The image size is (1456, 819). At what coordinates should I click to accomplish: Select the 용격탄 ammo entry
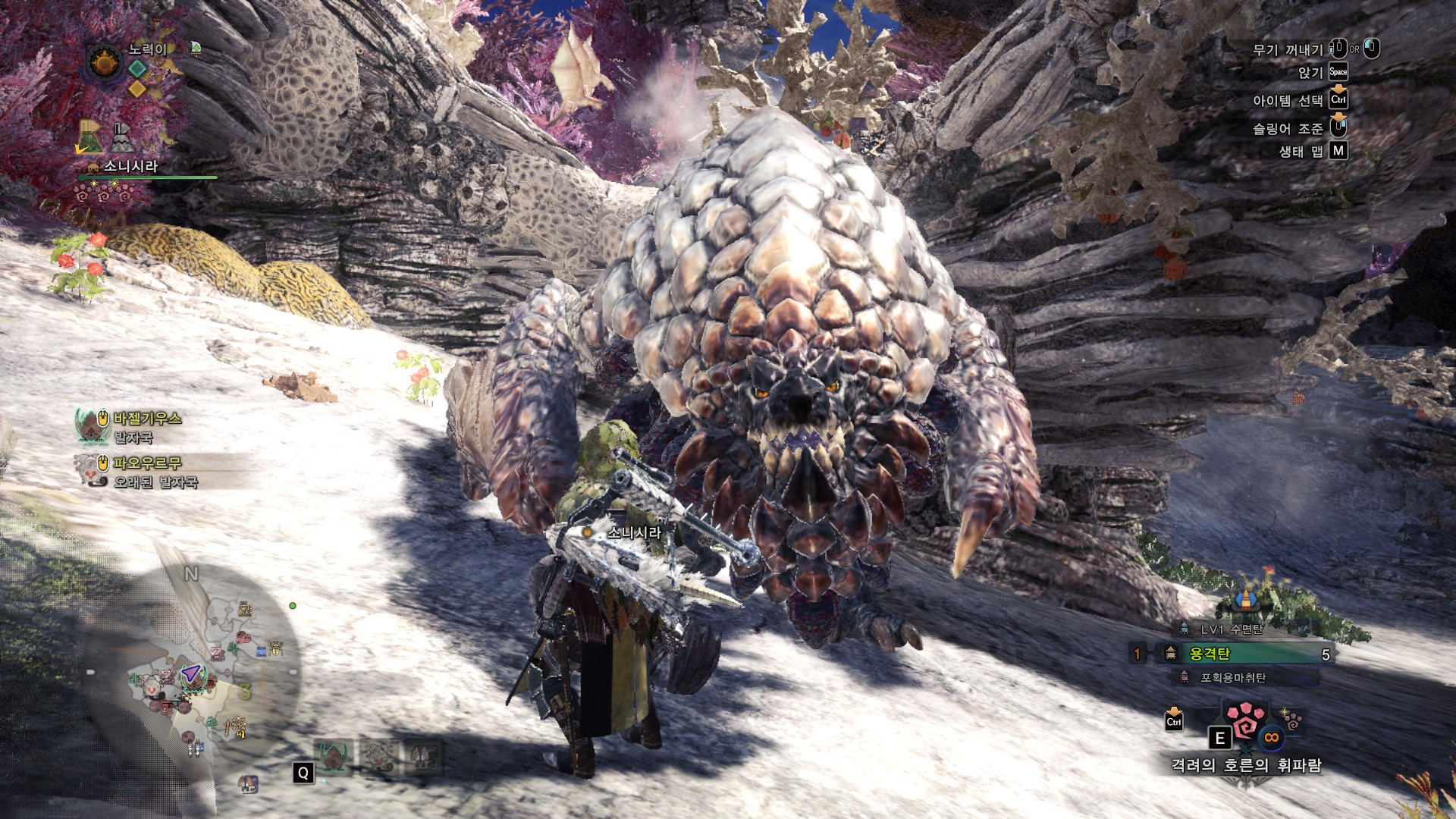(x=1244, y=654)
